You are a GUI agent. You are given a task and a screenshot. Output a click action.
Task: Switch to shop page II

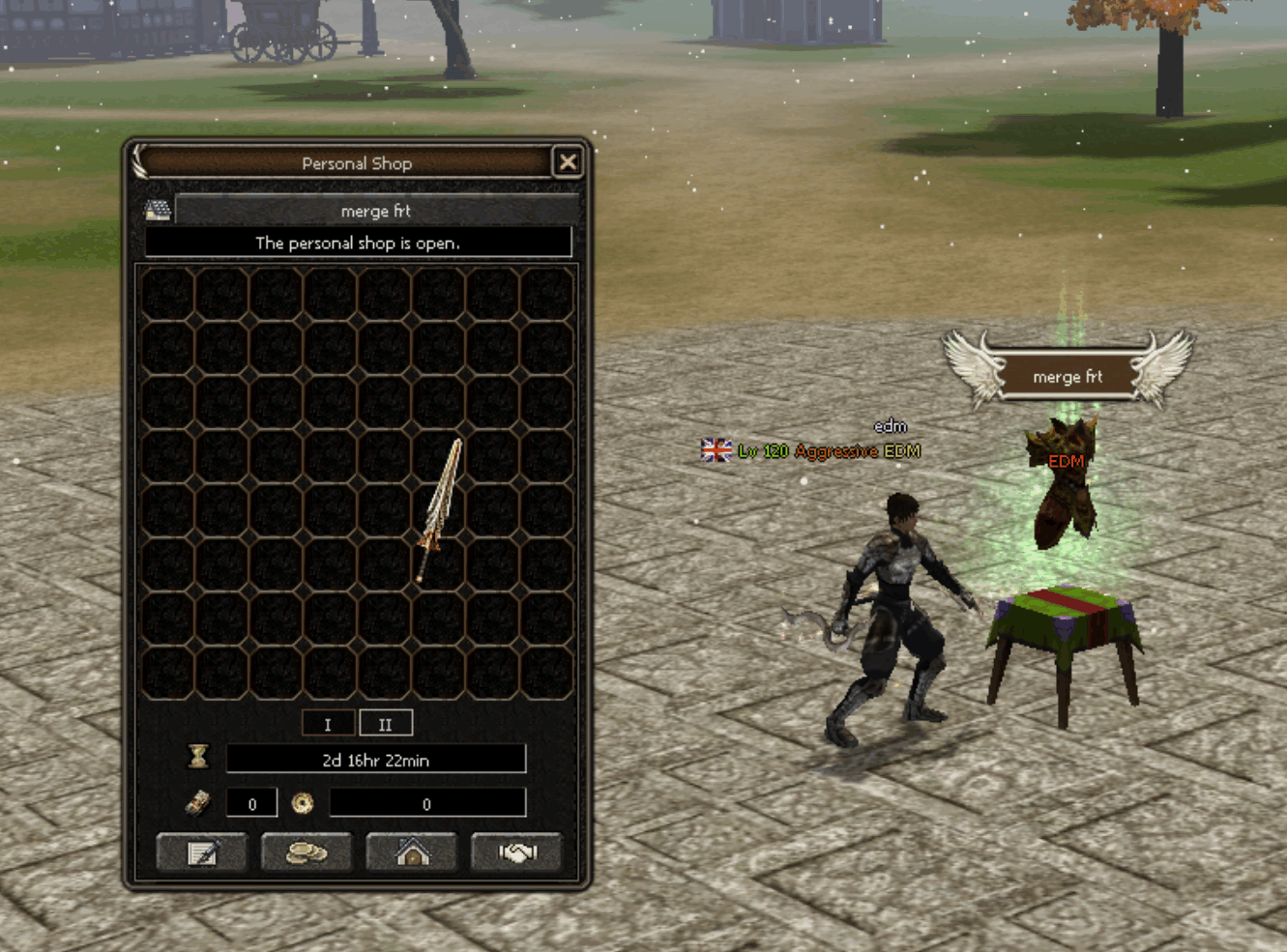coord(386,724)
